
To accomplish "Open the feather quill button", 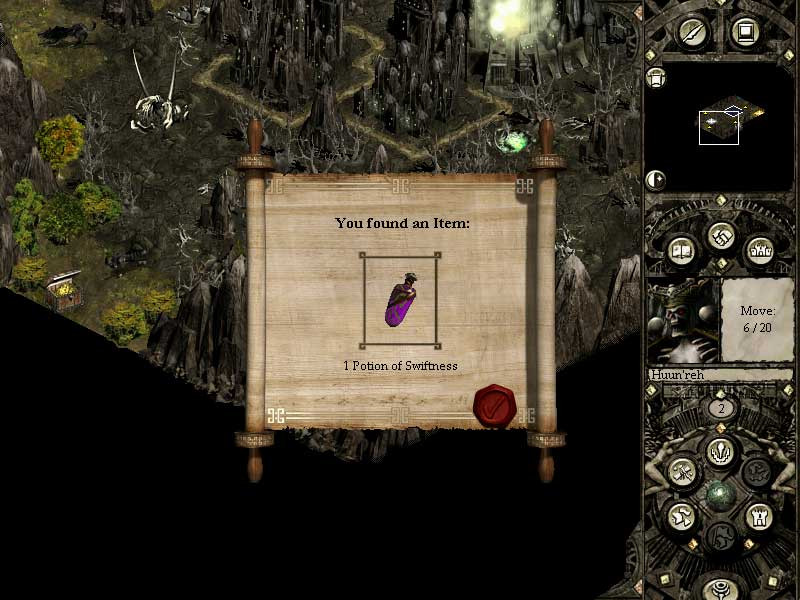I will (x=692, y=32).
